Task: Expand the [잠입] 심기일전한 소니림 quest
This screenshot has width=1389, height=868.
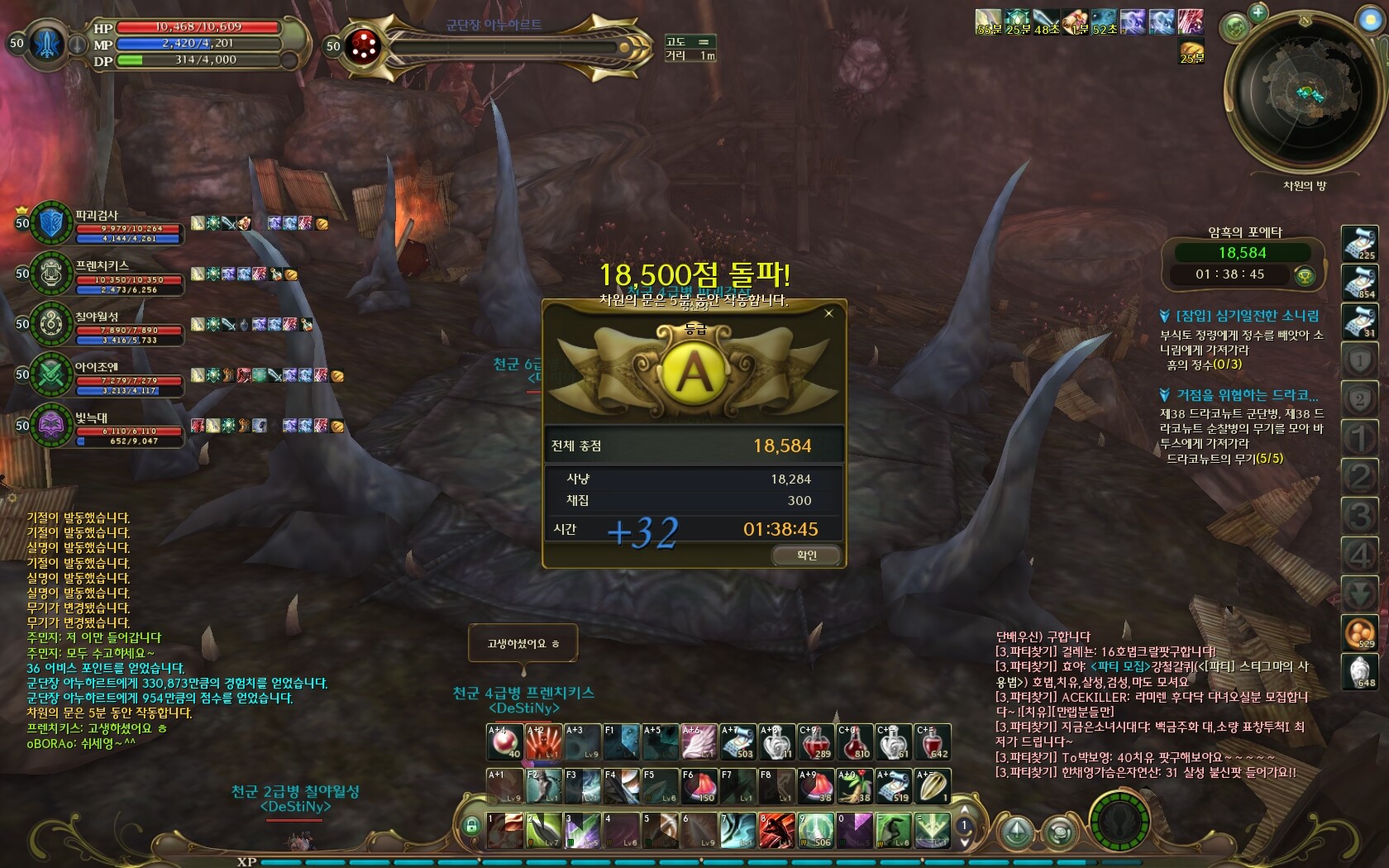Action: point(1165,316)
